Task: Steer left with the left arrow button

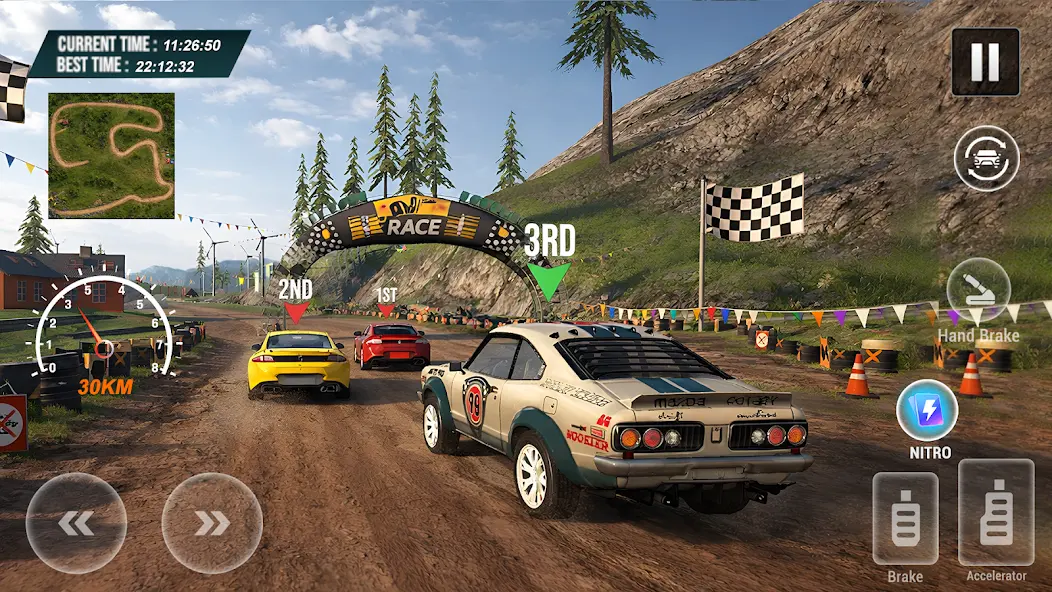Action: 76,523
